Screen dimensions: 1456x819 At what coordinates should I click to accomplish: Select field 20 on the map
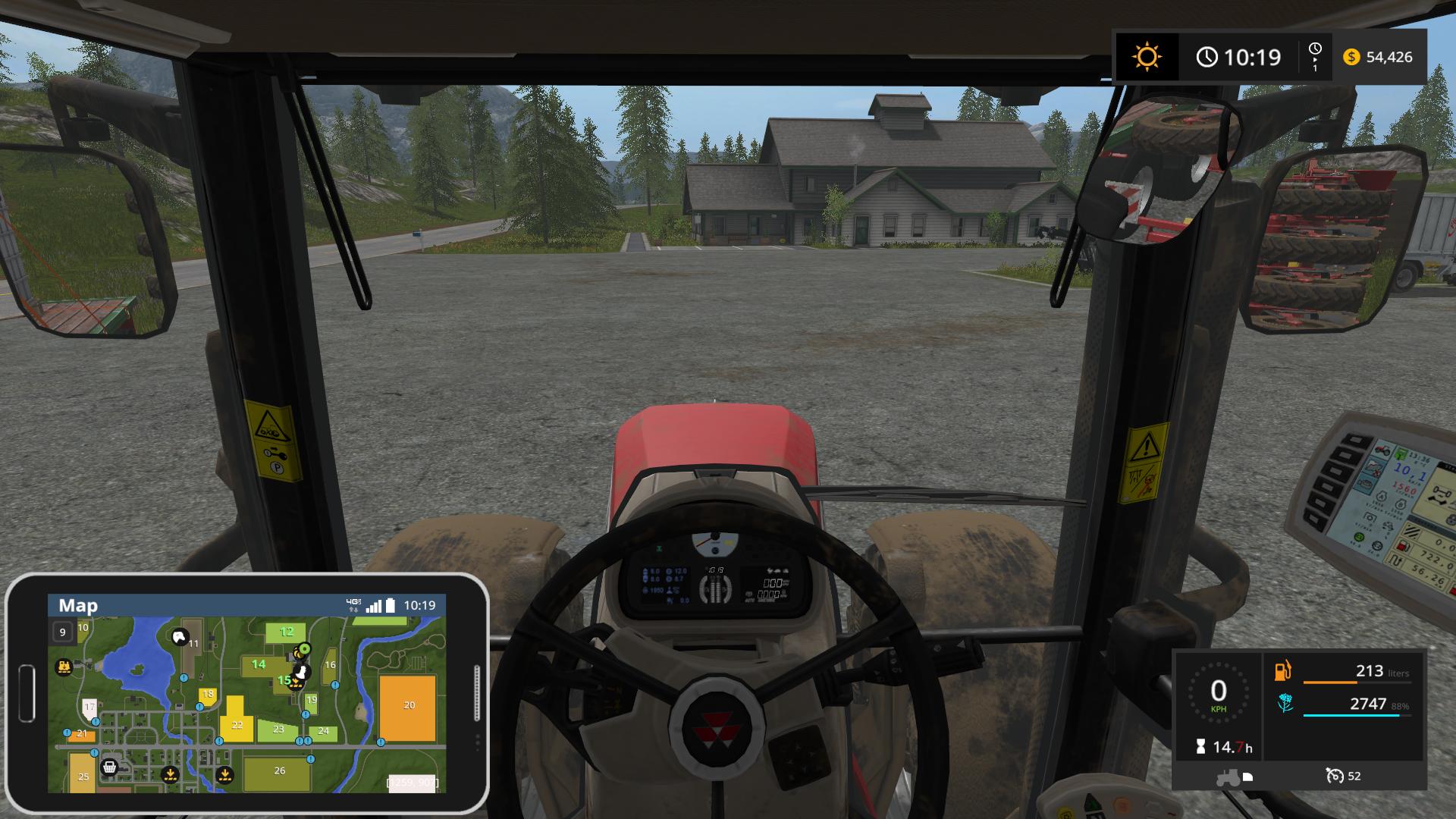(409, 705)
